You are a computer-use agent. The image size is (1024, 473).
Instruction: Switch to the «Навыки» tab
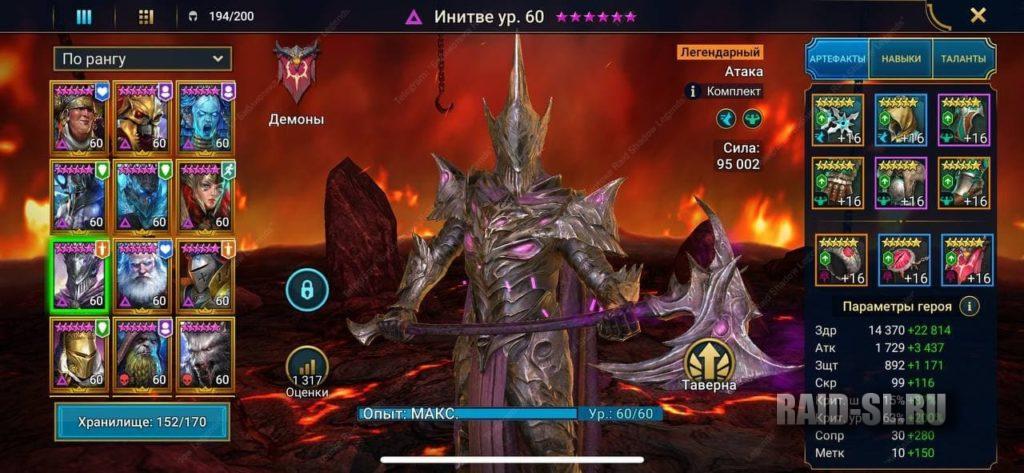900,59
